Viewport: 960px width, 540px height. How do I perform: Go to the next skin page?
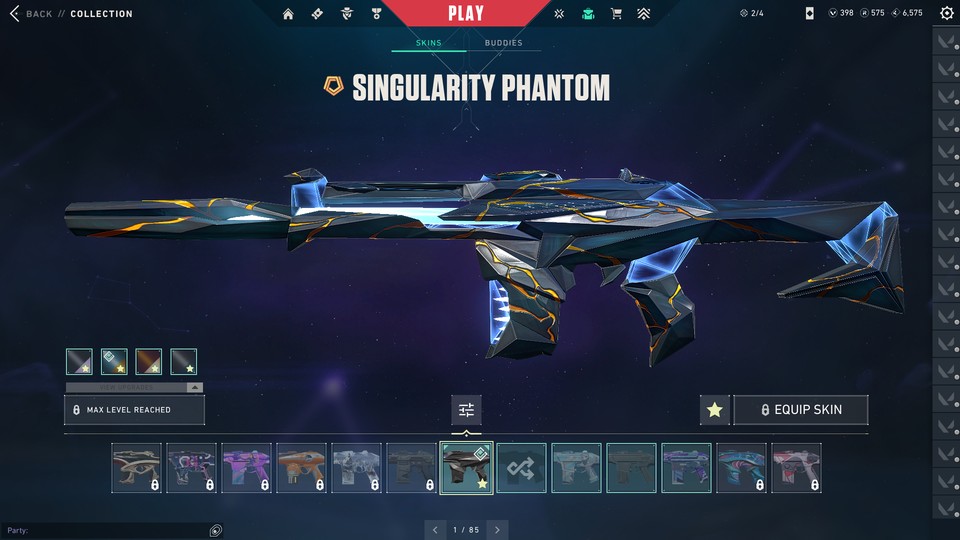coord(497,529)
